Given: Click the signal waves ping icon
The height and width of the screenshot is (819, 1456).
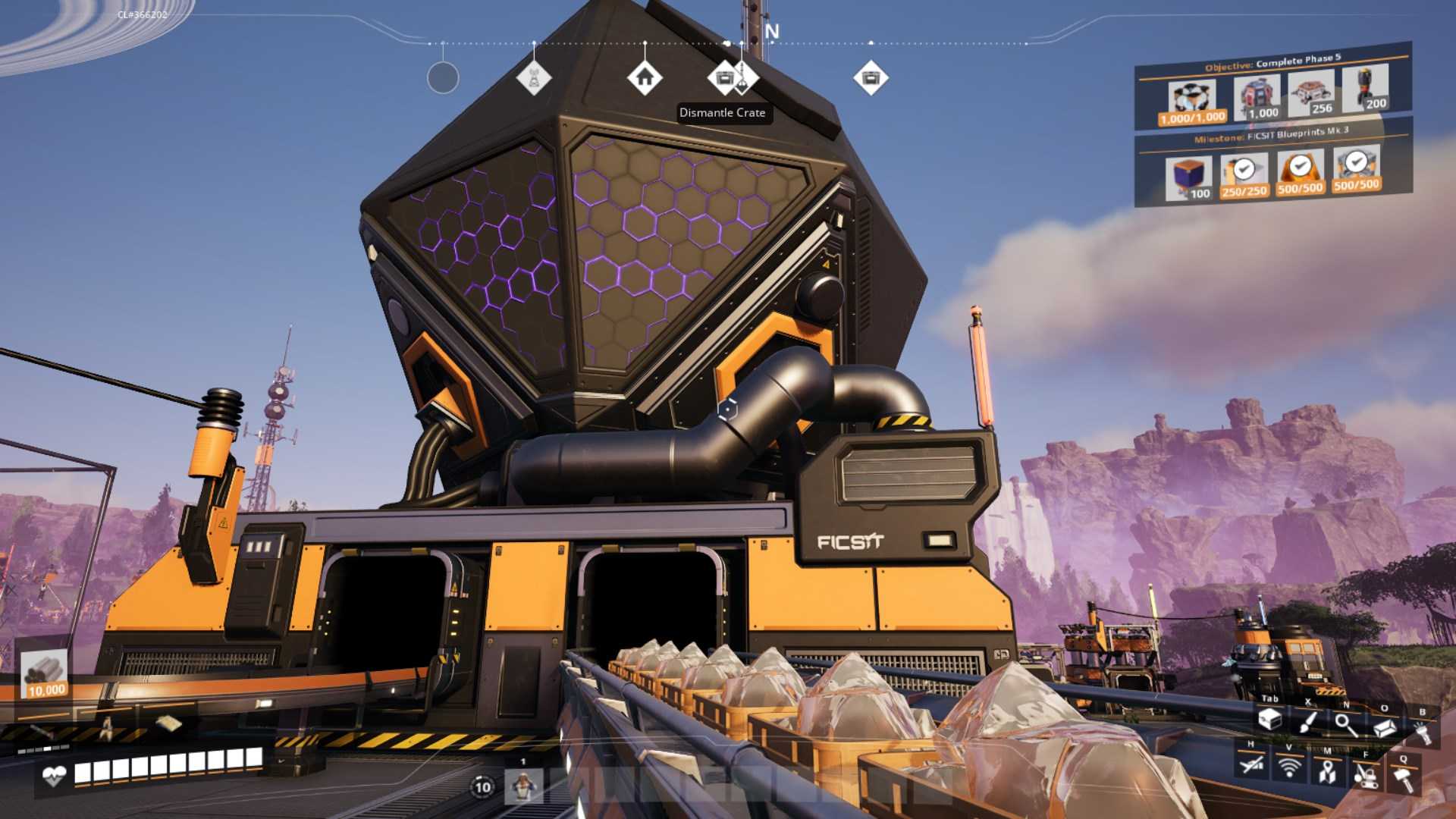Looking at the screenshot, I should [1288, 767].
